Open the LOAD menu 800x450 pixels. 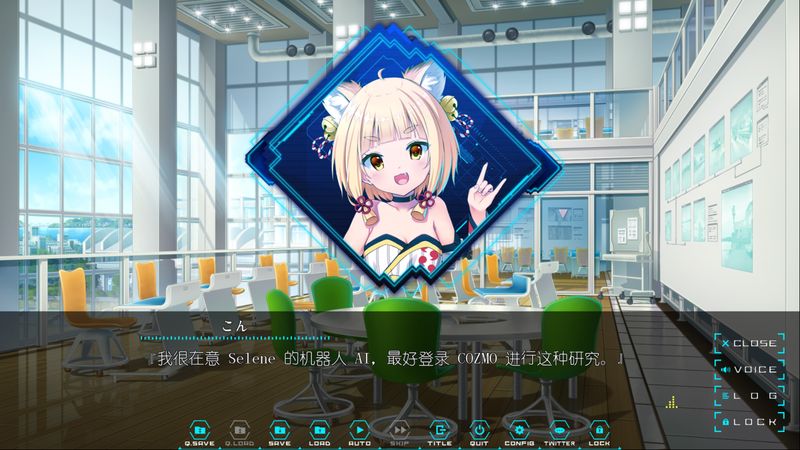[x=320, y=430]
